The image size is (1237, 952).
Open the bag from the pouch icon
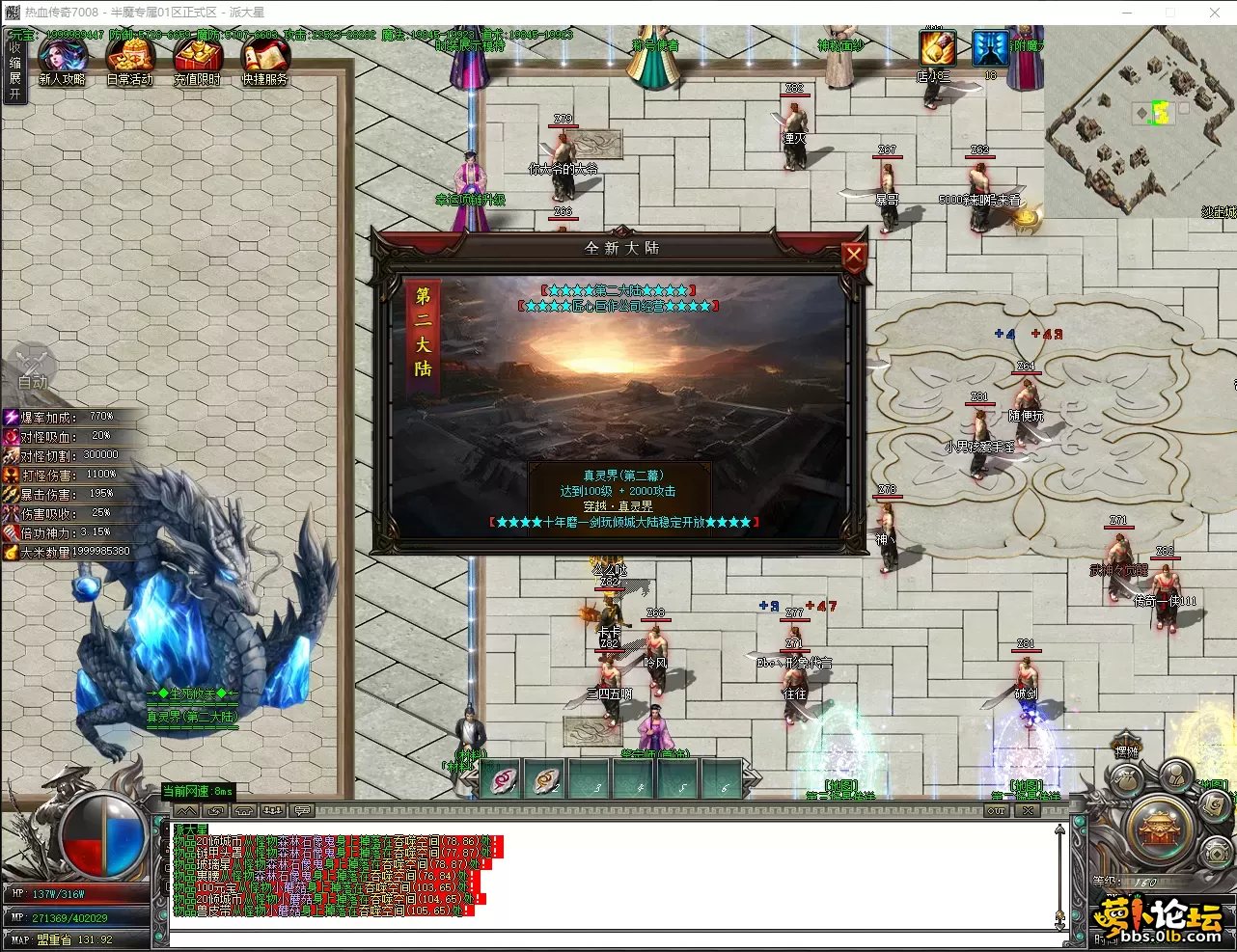(x=1123, y=779)
